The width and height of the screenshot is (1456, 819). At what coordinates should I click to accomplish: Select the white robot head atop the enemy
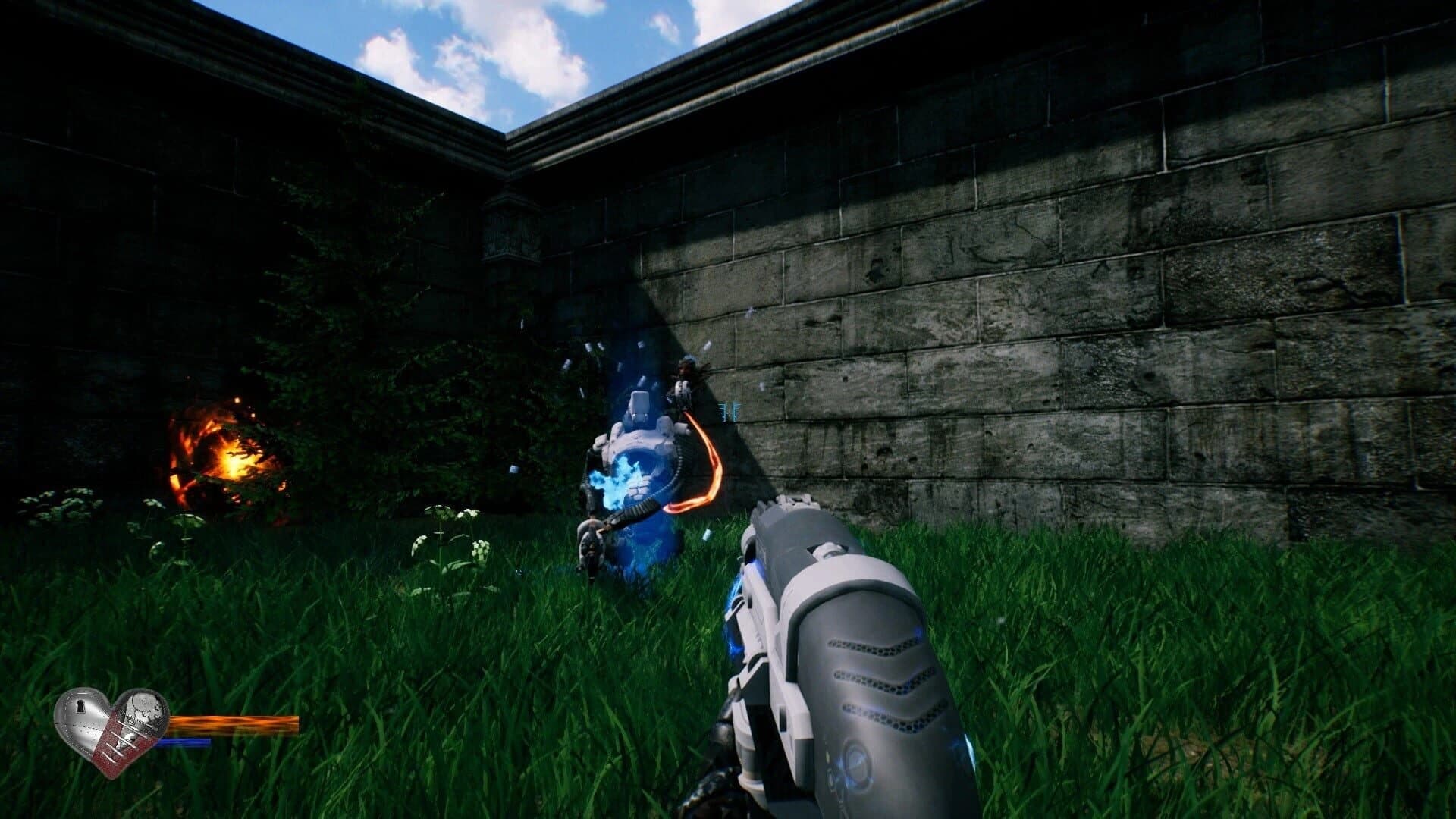tap(639, 404)
